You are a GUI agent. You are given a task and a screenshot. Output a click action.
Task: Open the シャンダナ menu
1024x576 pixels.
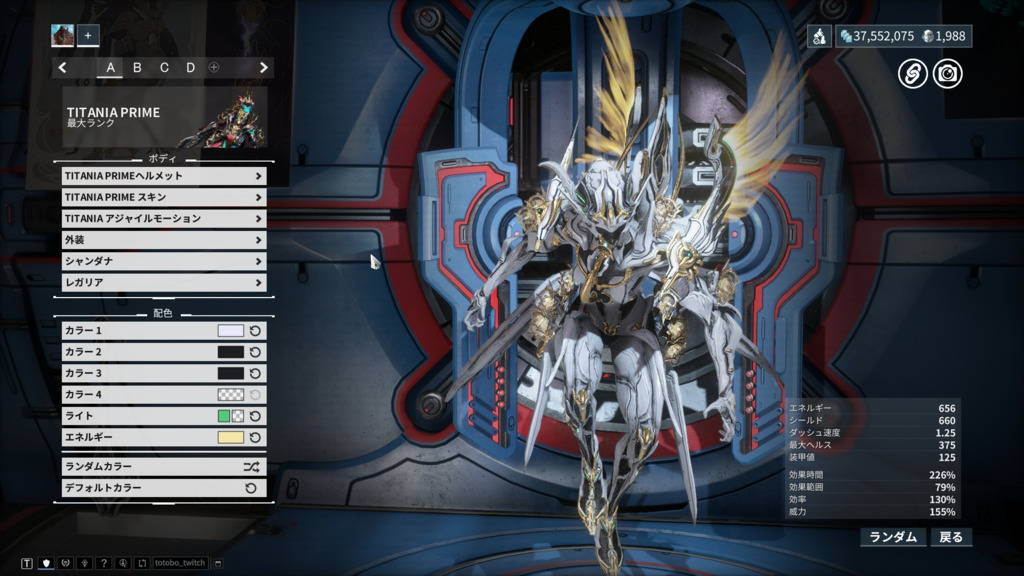click(160, 261)
